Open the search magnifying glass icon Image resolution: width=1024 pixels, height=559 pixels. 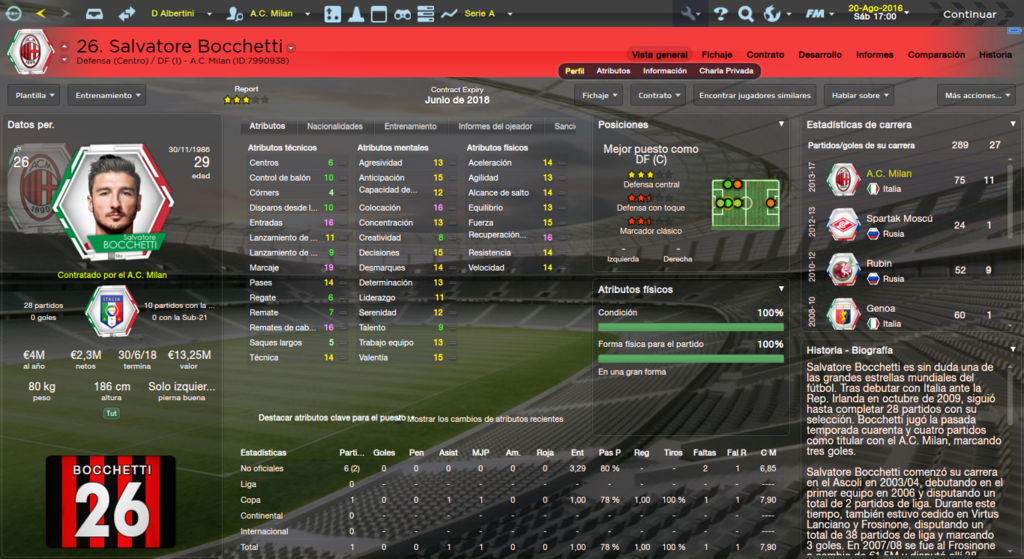pyautogui.click(x=745, y=14)
